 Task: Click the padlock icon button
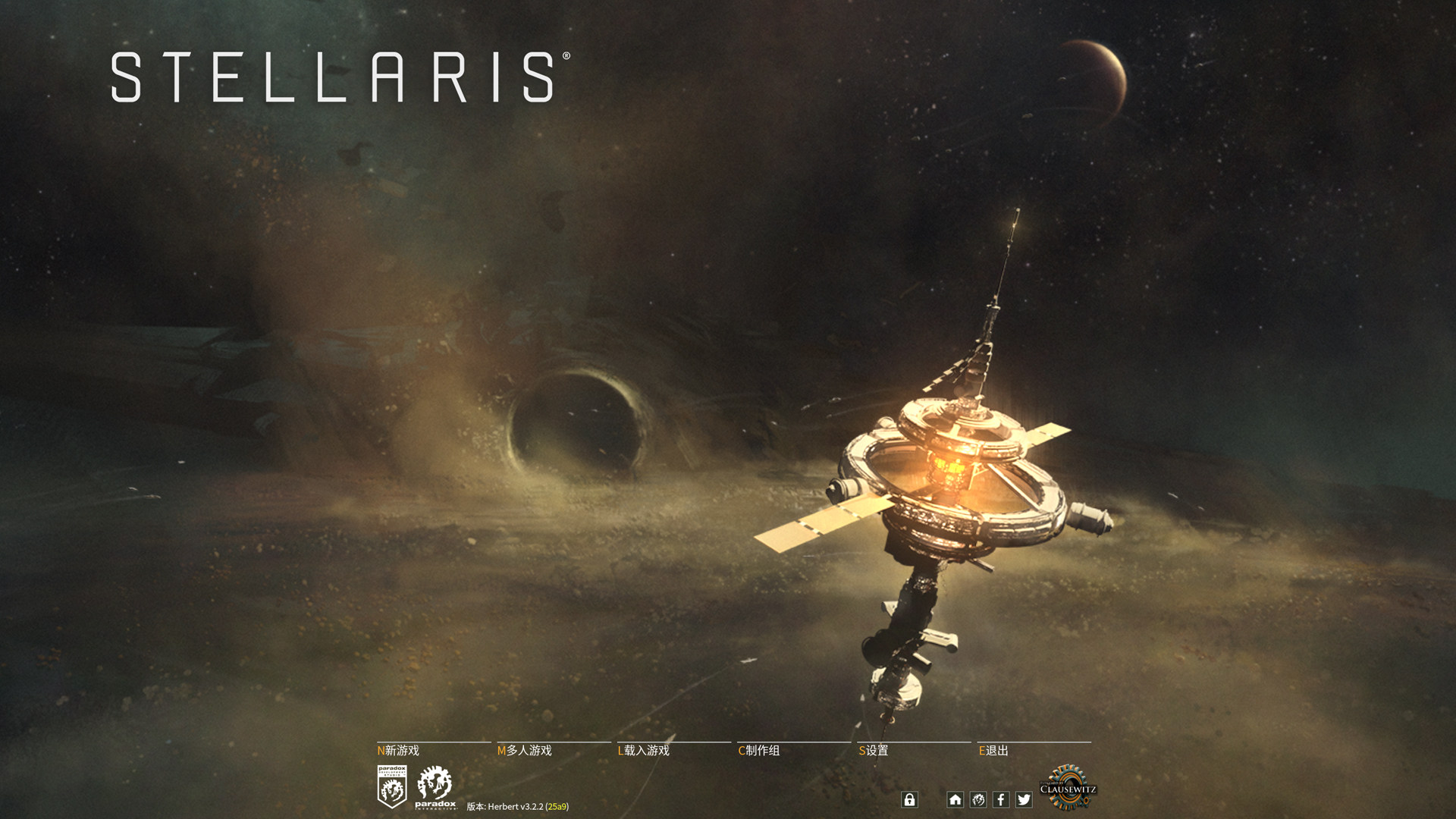[909, 799]
